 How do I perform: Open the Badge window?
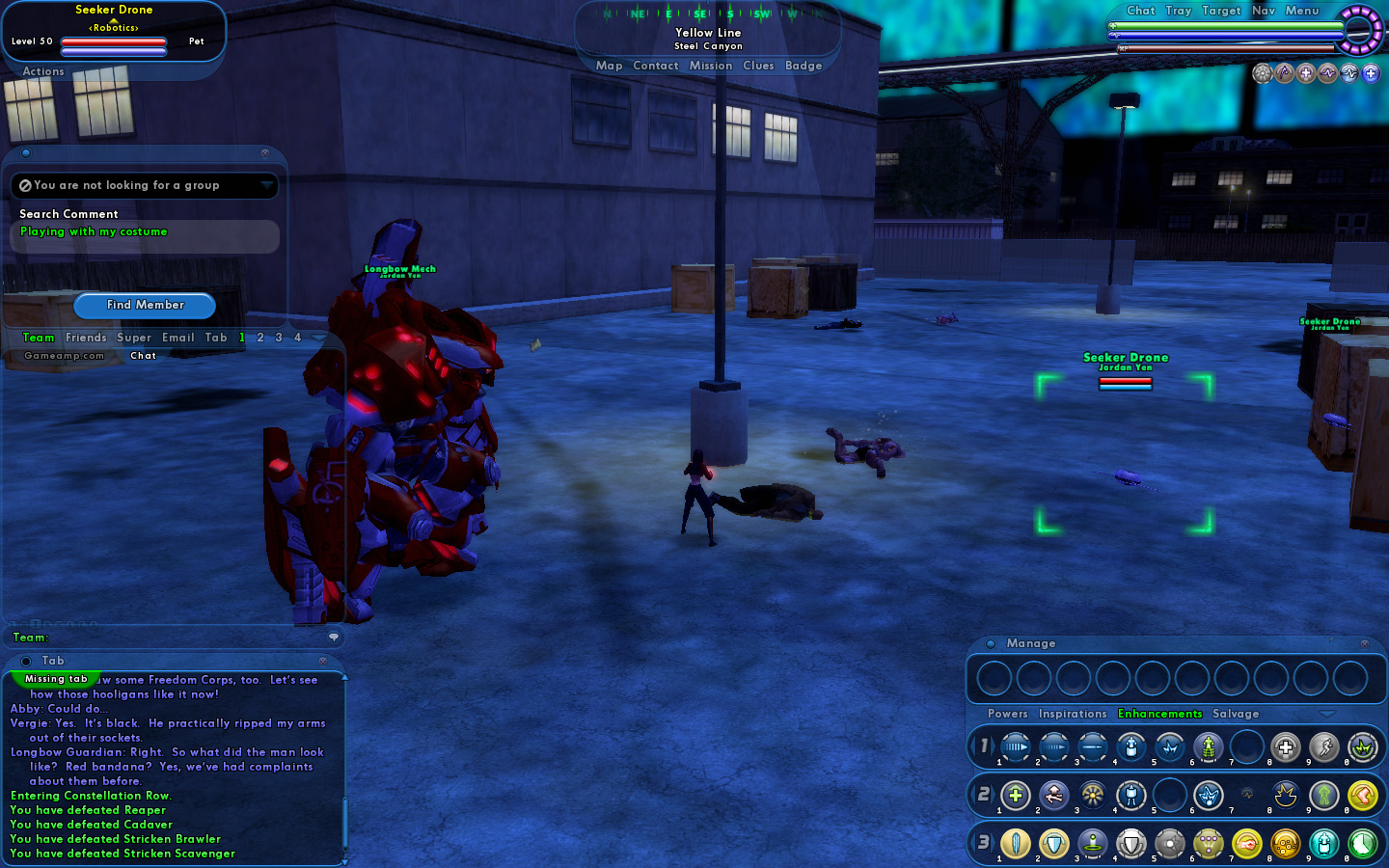click(x=803, y=66)
